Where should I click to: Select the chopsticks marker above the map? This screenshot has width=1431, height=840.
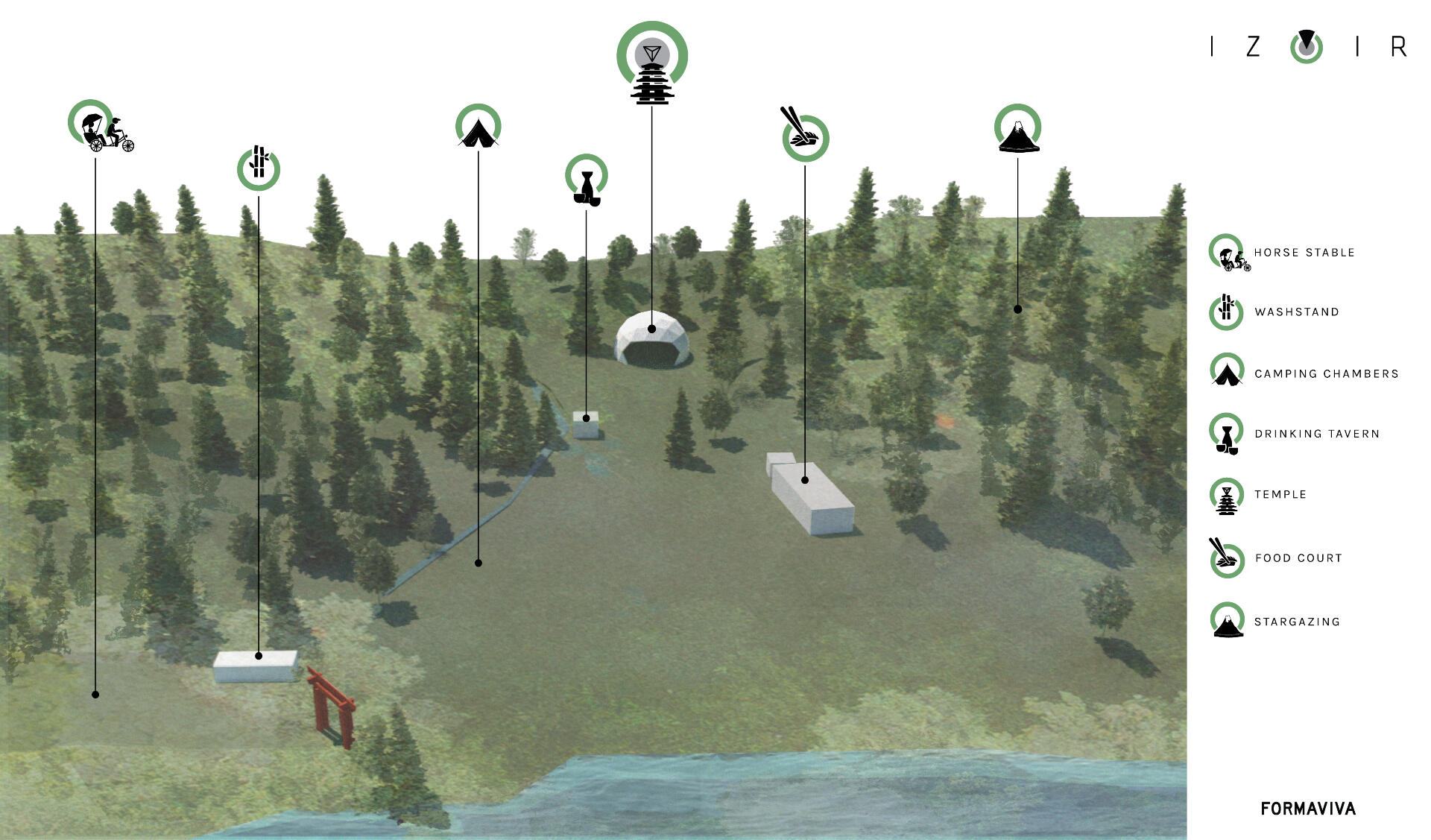pos(804,136)
